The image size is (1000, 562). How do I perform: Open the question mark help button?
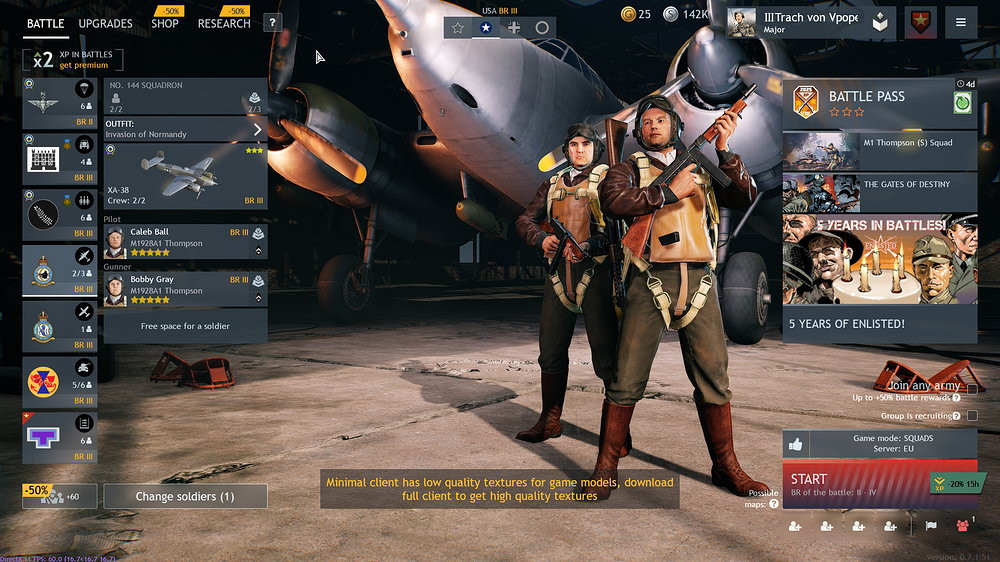click(x=272, y=23)
